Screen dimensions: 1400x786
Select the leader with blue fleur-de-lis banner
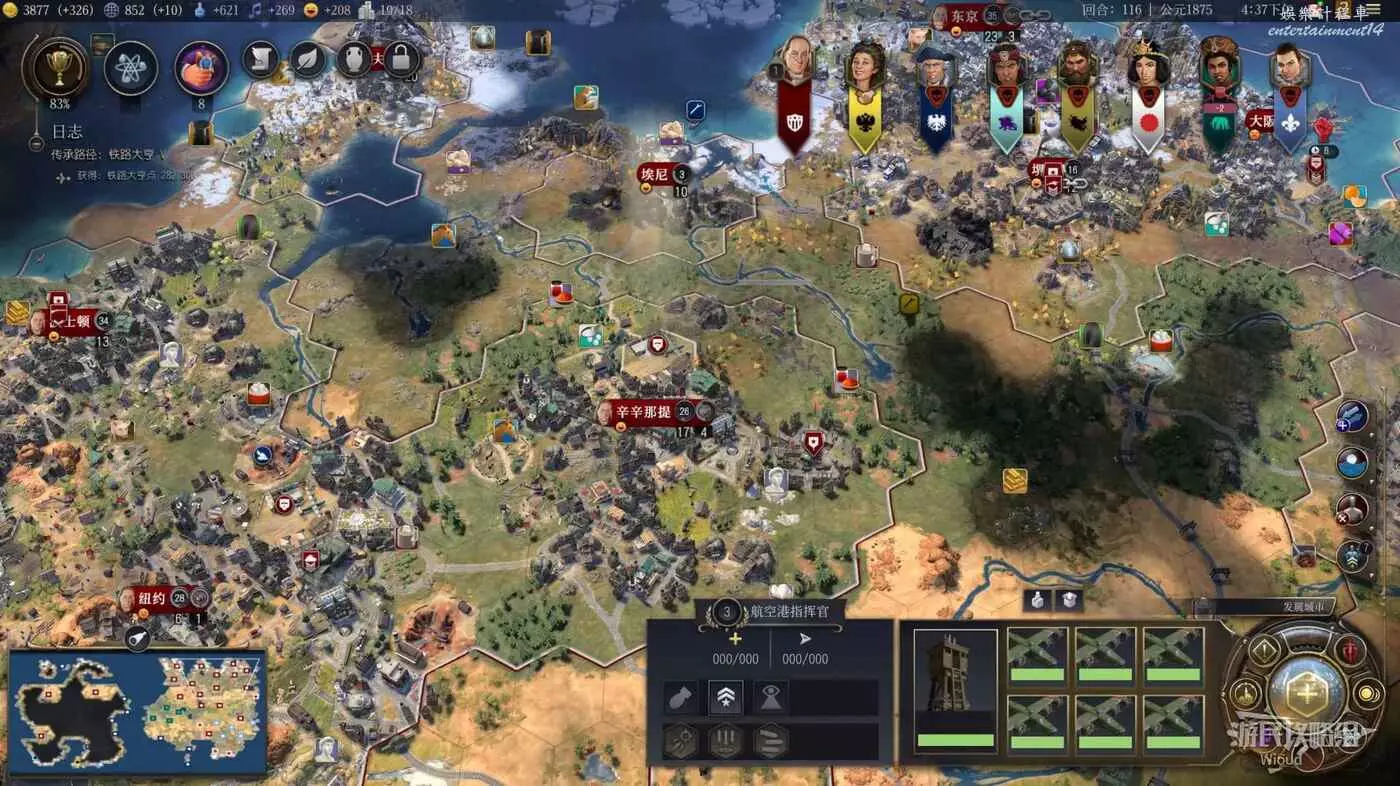(x=1289, y=70)
